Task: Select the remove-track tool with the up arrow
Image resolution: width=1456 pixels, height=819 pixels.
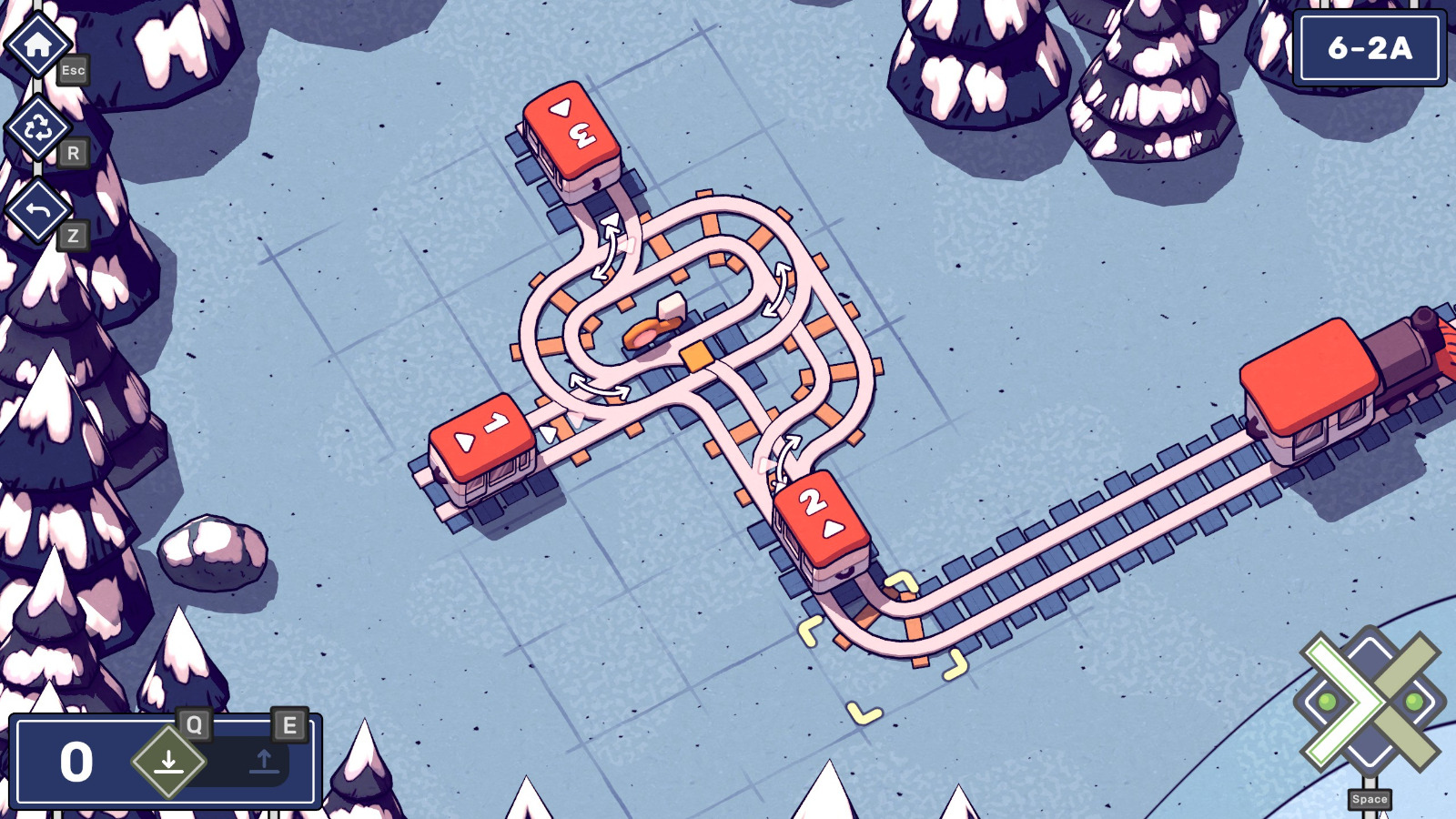Action: (x=262, y=761)
